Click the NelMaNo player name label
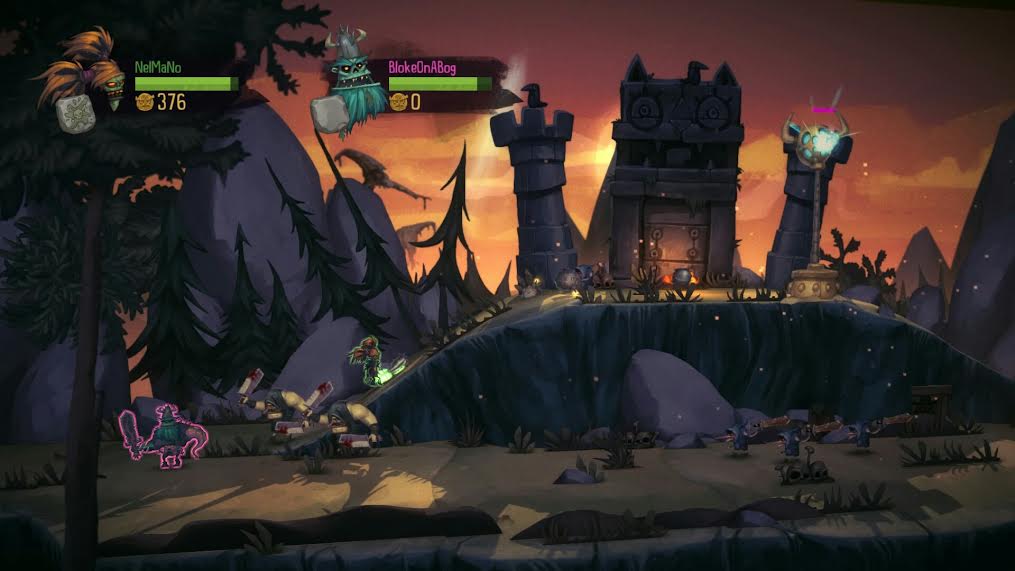This screenshot has width=1015, height=571. (x=159, y=66)
